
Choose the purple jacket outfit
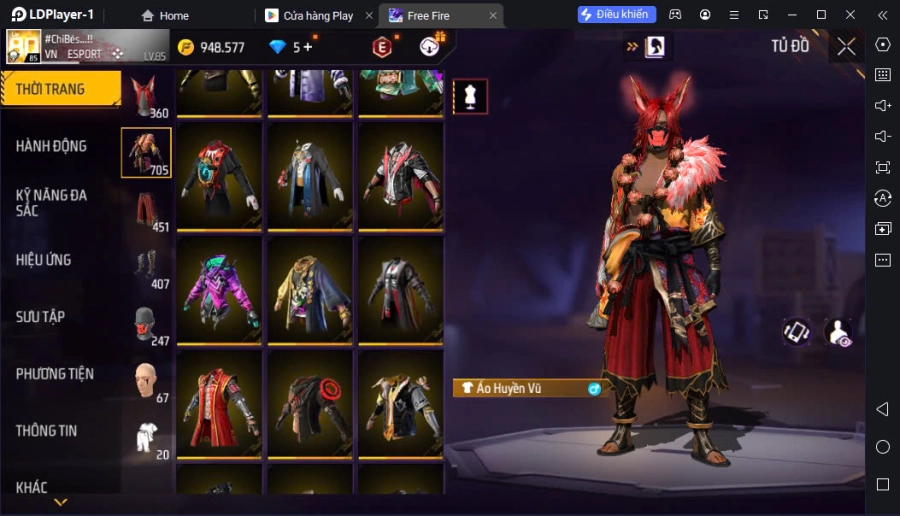point(219,291)
